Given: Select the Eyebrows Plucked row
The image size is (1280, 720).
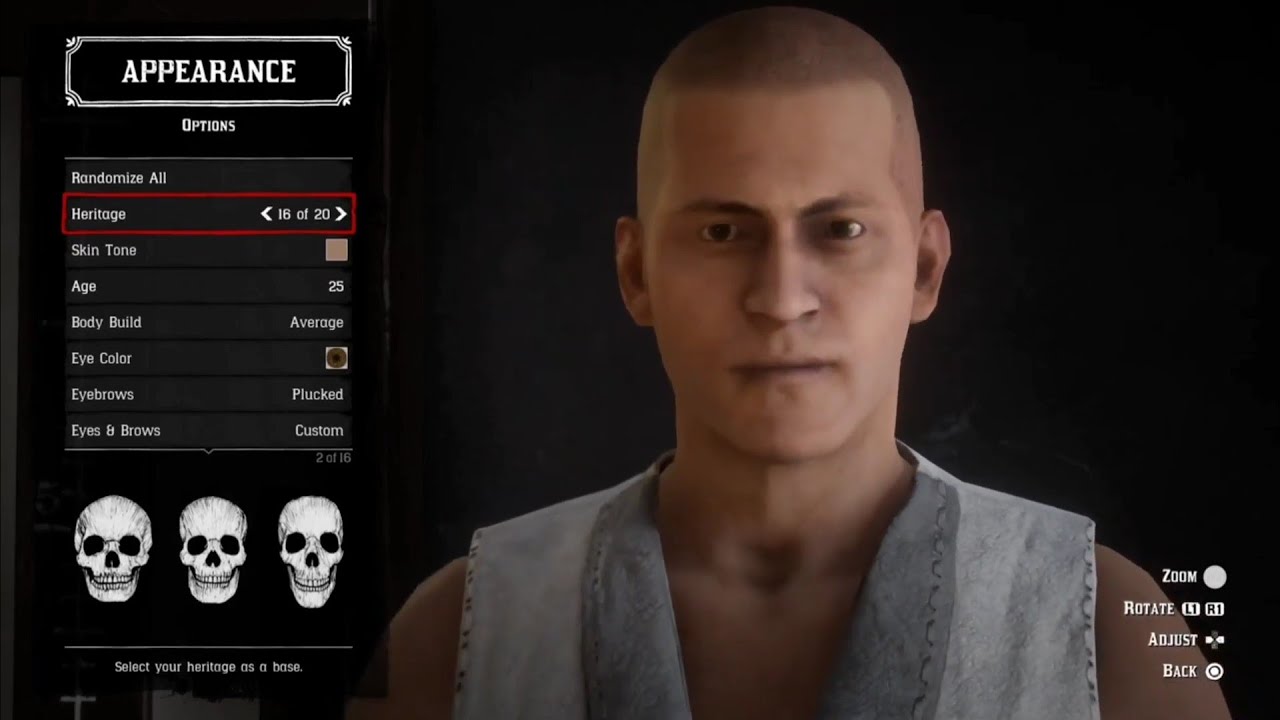Looking at the screenshot, I should coord(208,394).
